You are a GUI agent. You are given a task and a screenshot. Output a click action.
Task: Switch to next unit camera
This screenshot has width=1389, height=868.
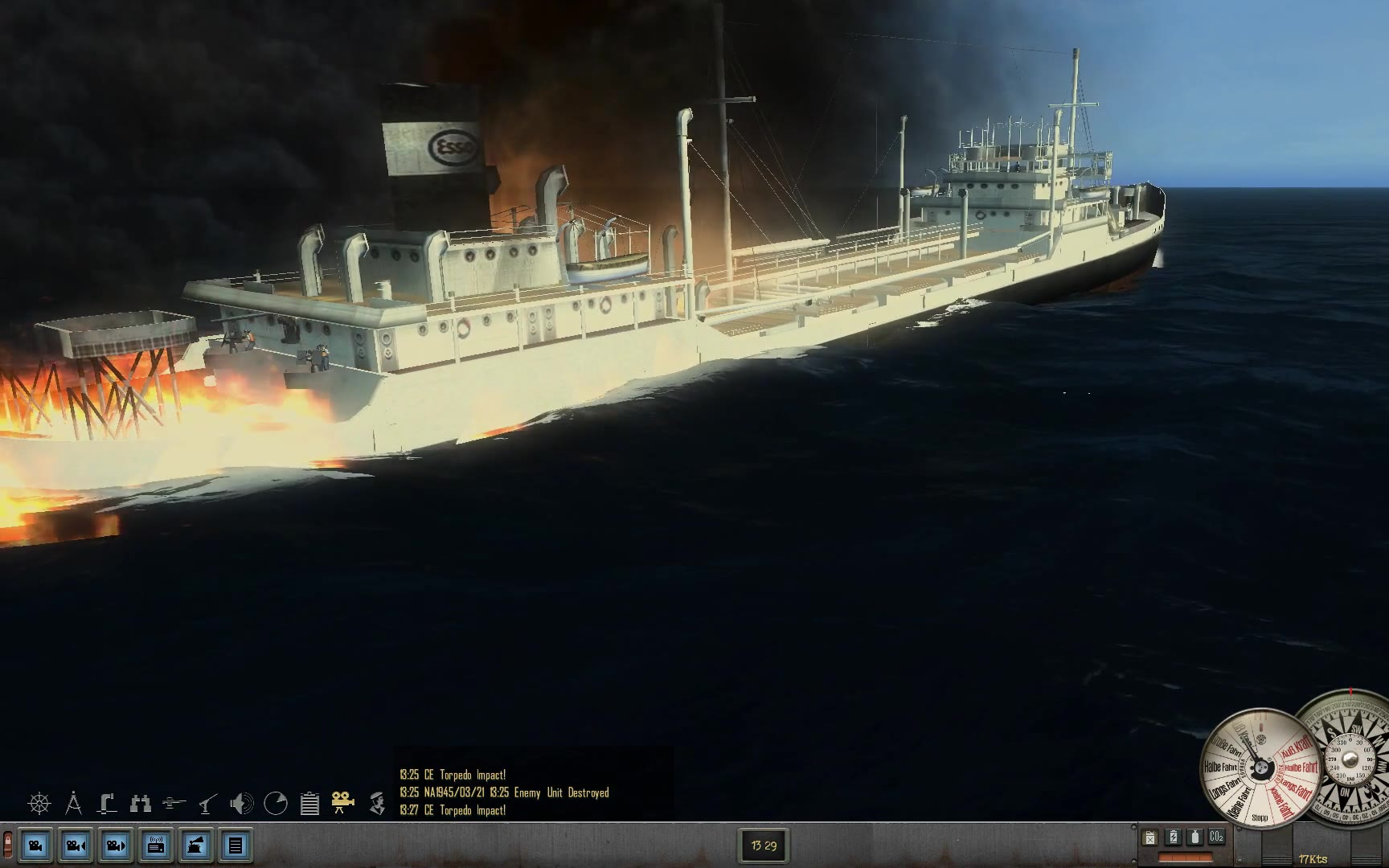click(x=116, y=845)
